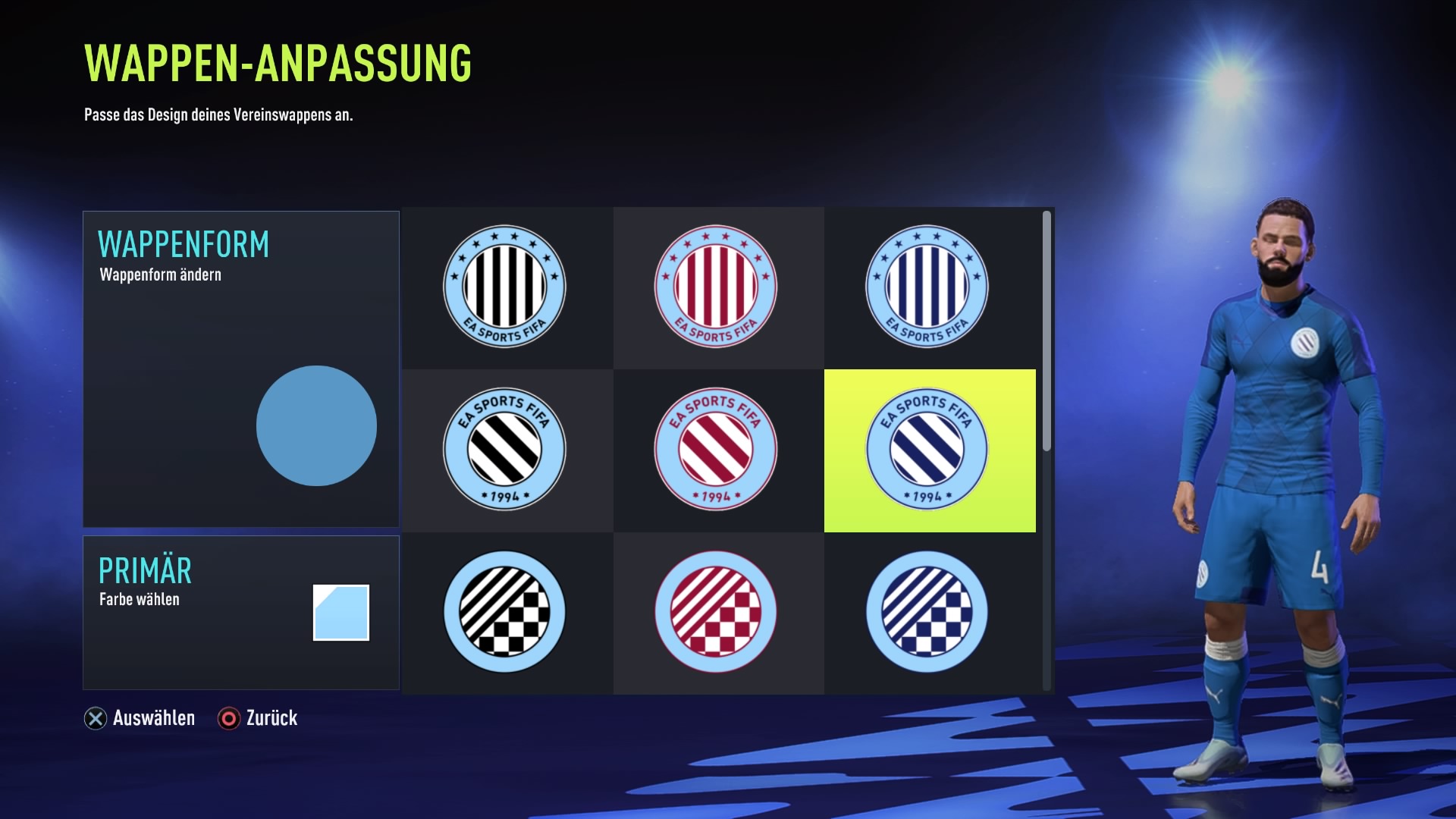The image size is (1456, 819).
Task: Select the Primär light blue color swatch
Action: point(341,613)
